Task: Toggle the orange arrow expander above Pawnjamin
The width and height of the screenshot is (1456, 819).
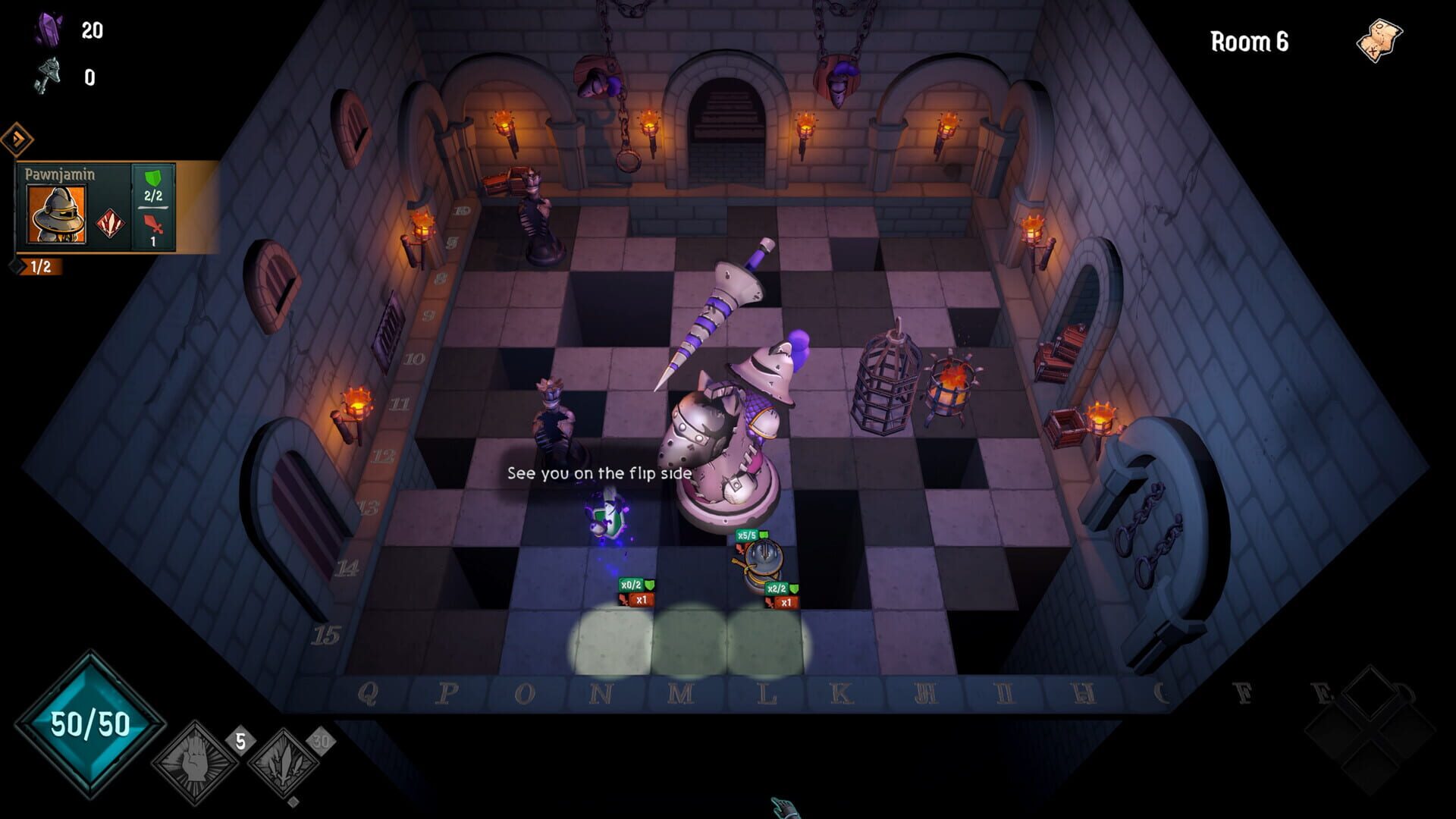Action: (x=17, y=139)
